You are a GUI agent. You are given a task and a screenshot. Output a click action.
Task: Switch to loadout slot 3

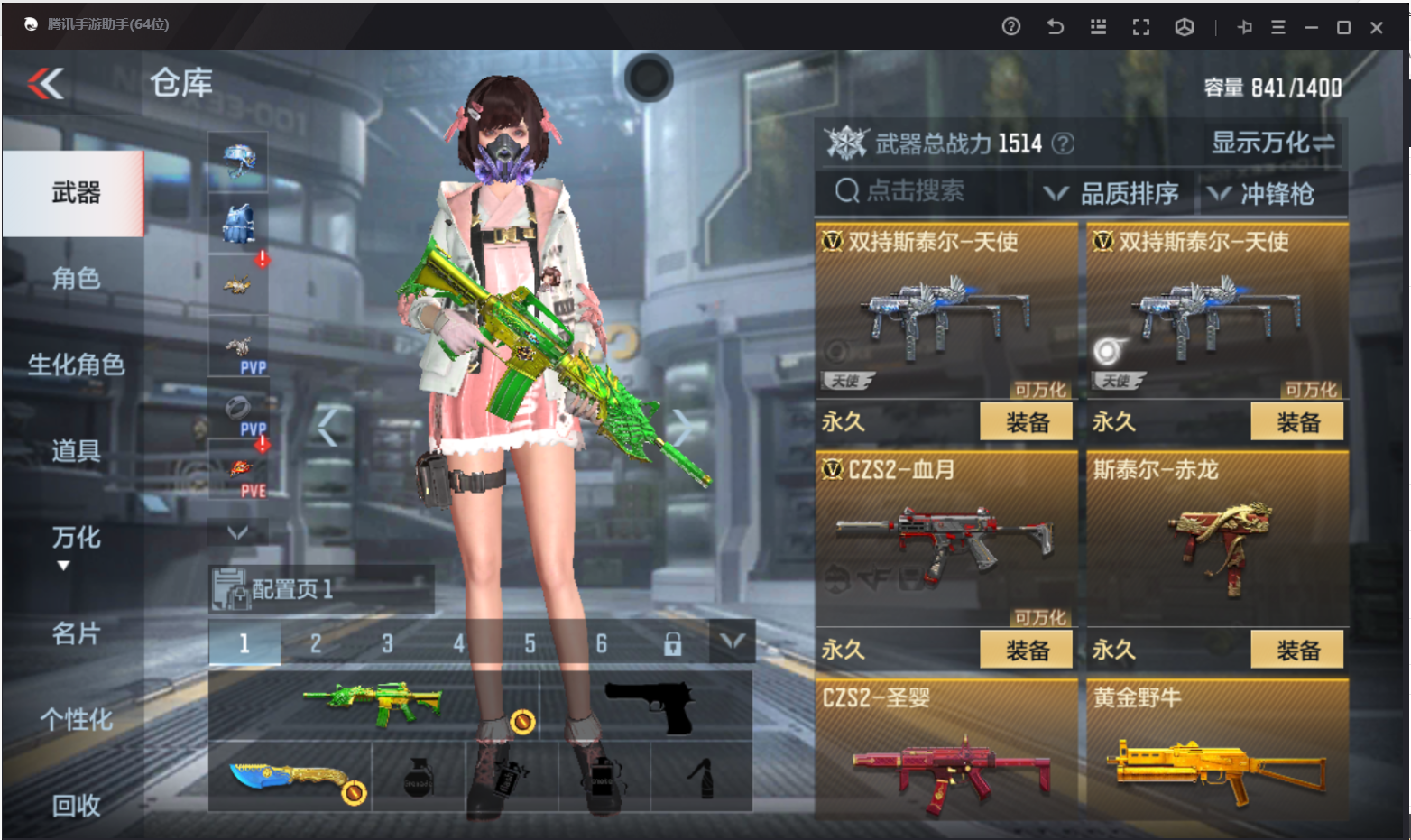[387, 643]
